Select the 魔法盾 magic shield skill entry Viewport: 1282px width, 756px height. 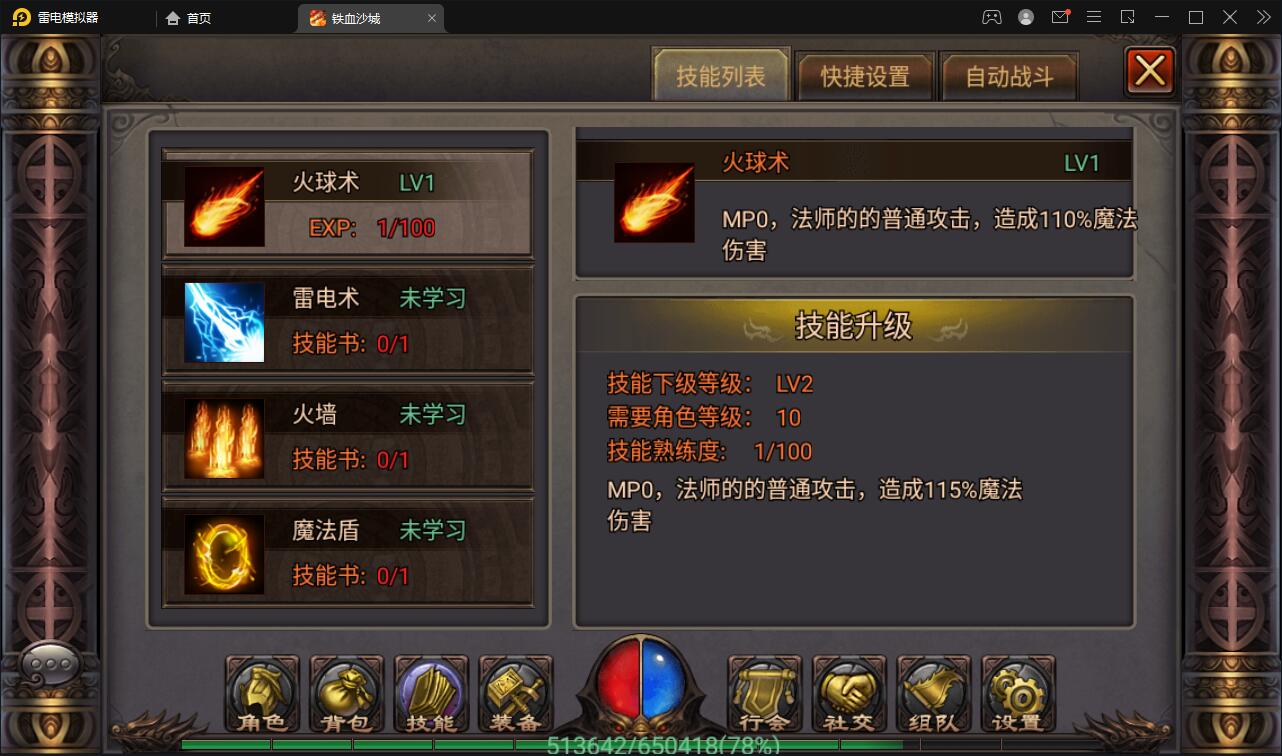348,553
